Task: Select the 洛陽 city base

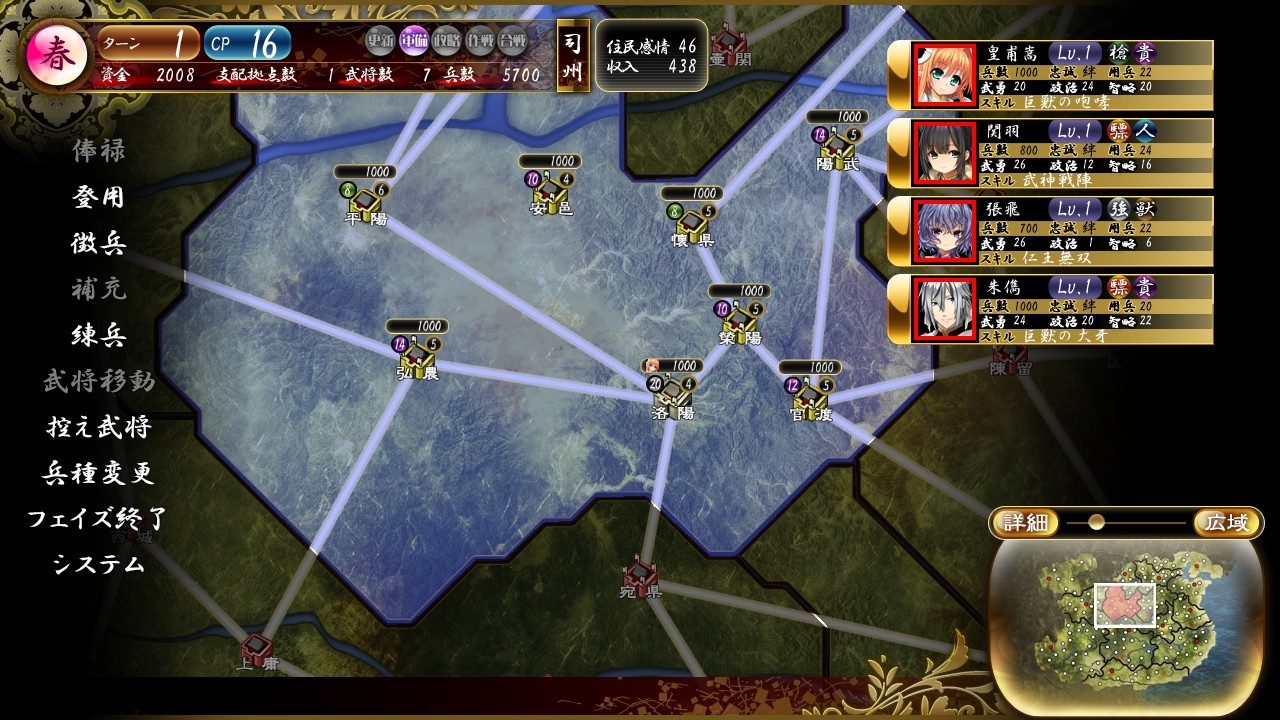Action: [x=672, y=392]
